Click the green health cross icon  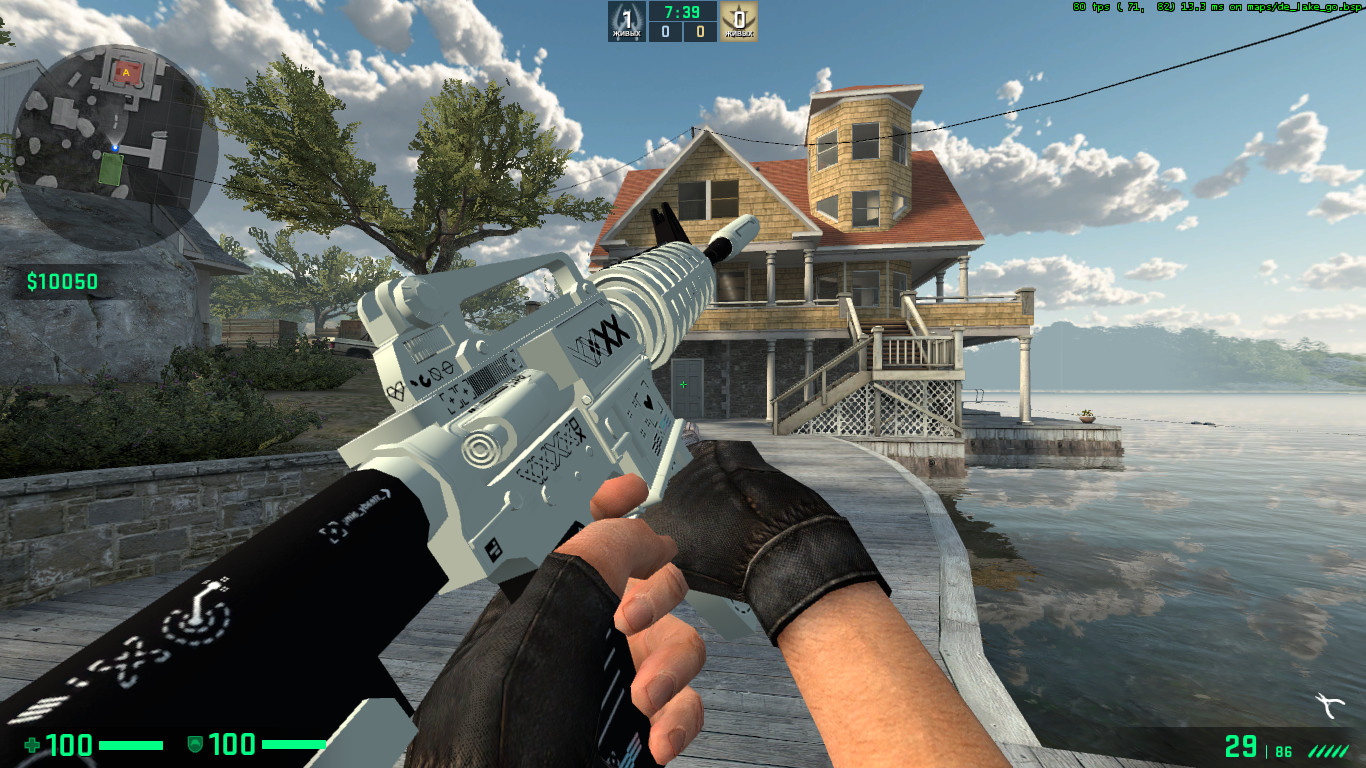[34, 746]
